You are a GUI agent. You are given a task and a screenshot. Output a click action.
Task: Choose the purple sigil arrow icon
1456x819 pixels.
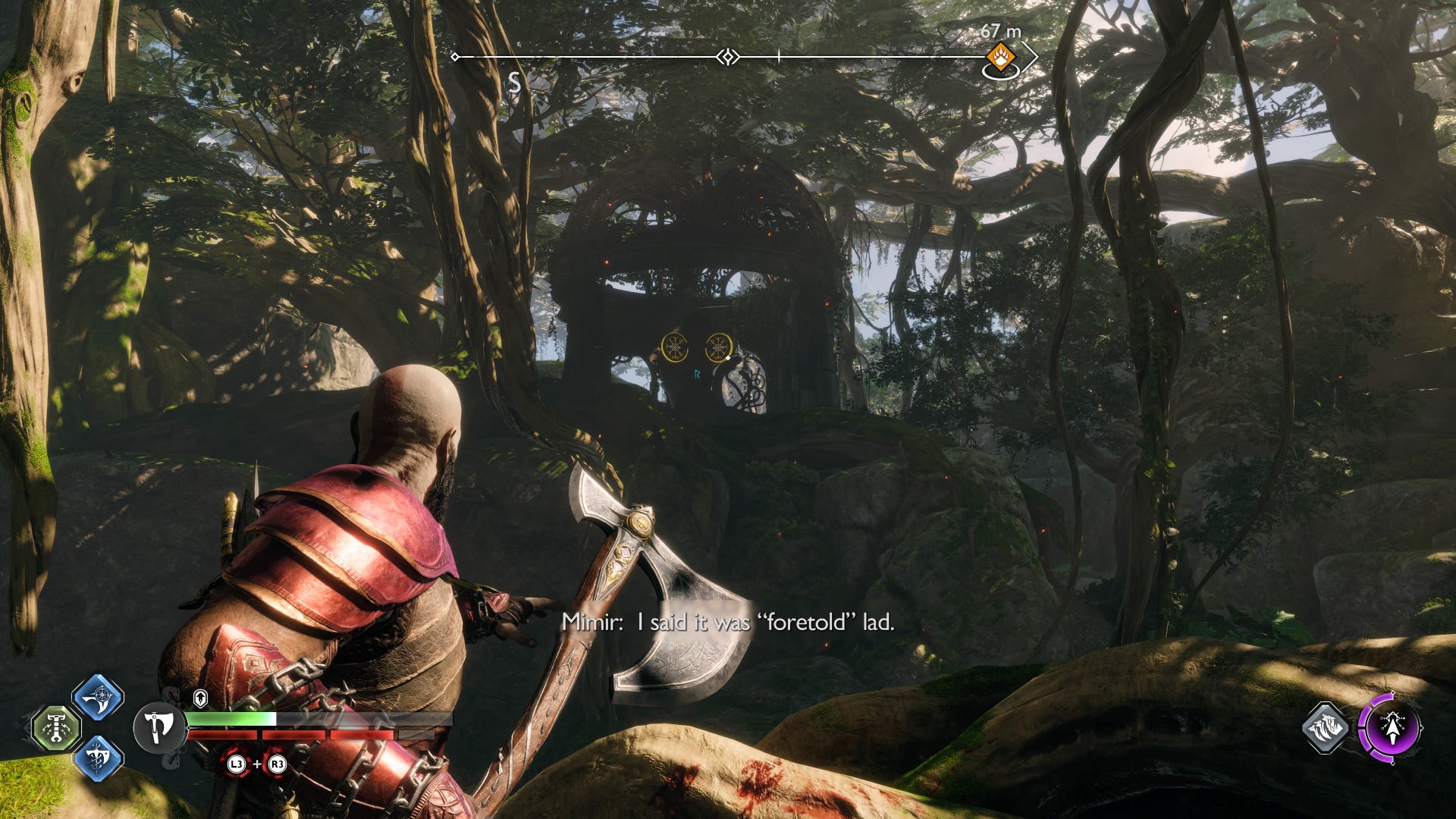pos(1390,728)
